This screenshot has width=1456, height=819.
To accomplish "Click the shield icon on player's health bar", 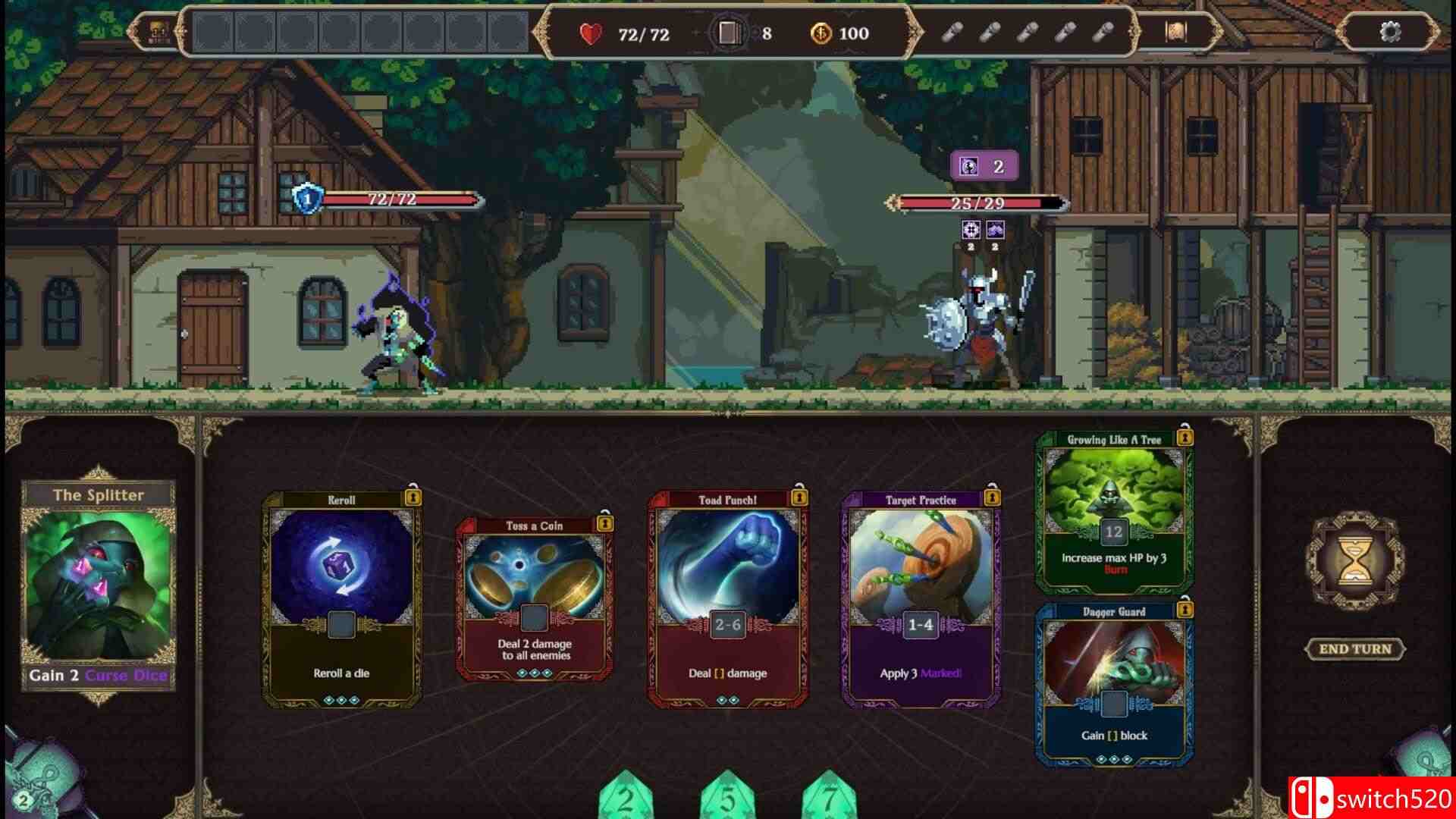I will coord(306,199).
